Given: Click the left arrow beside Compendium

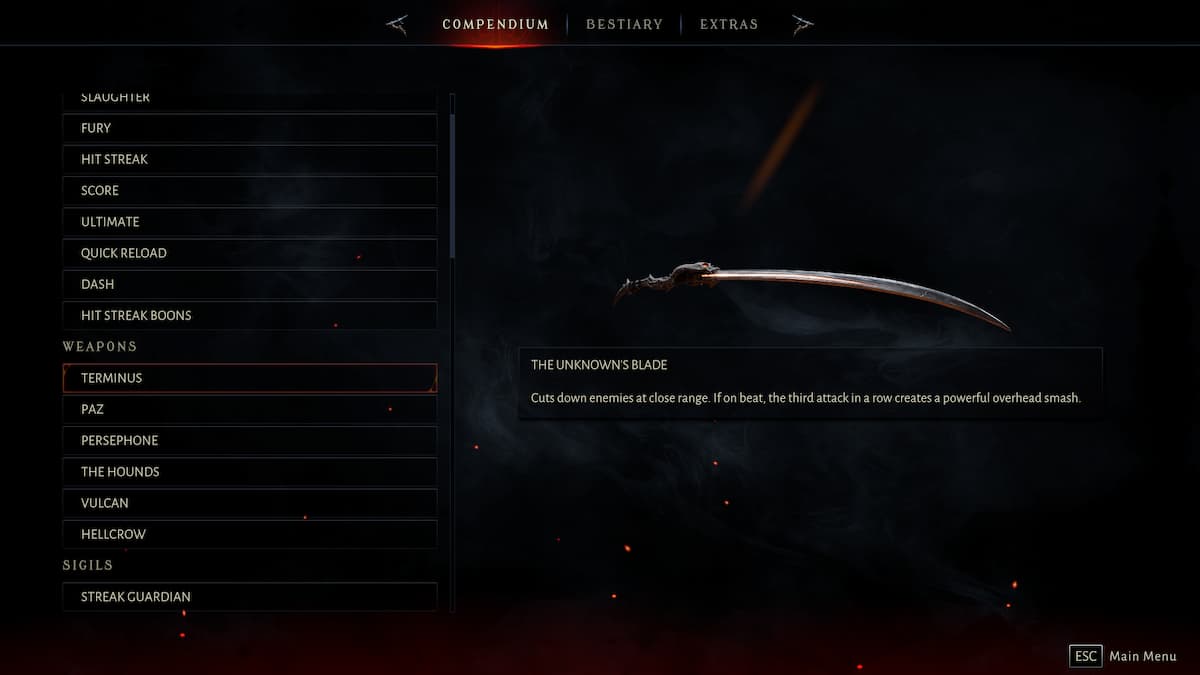Looking at the screenshot, I should point(397,24).
